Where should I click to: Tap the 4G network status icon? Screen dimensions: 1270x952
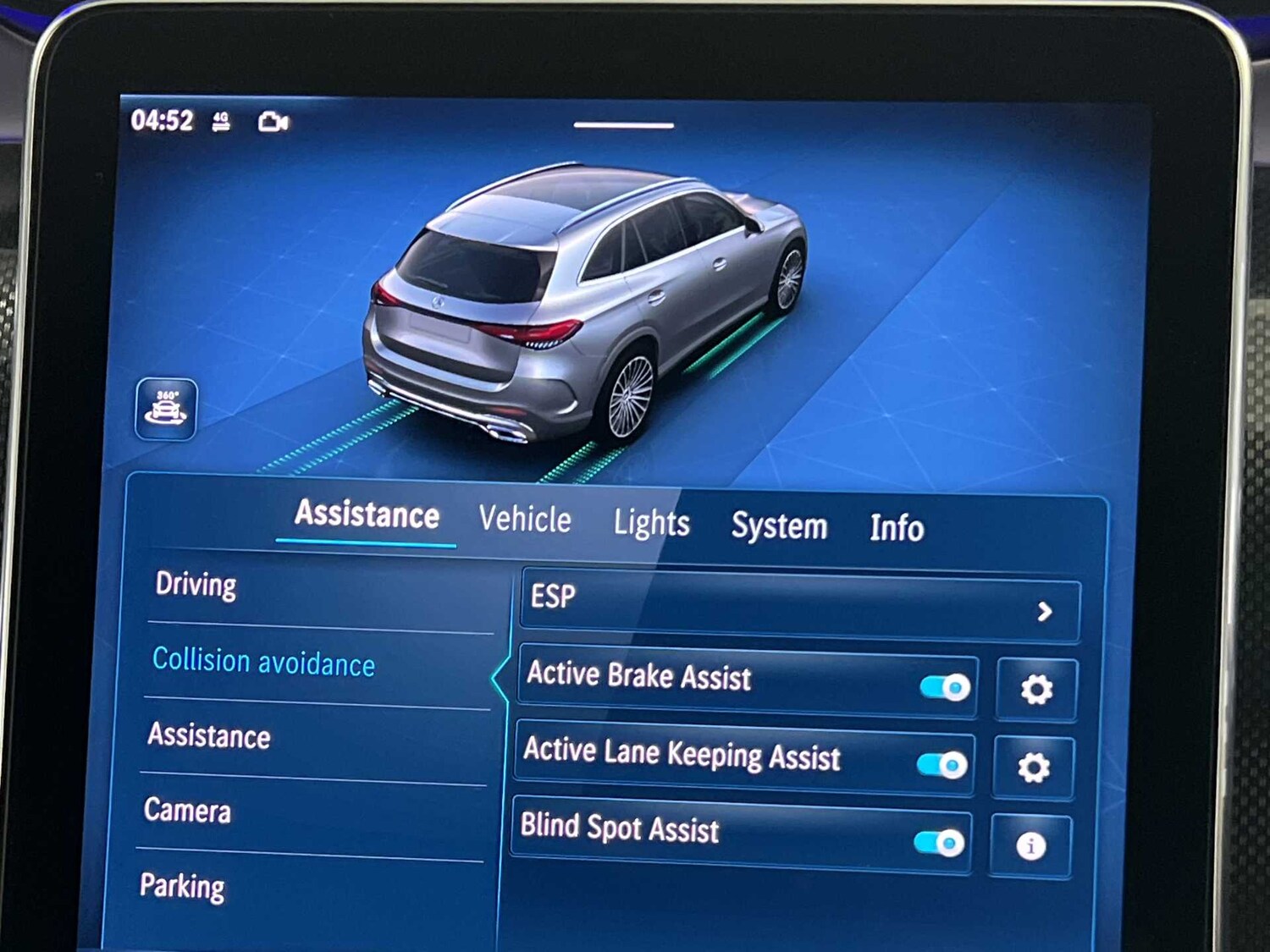coord(222,121)
